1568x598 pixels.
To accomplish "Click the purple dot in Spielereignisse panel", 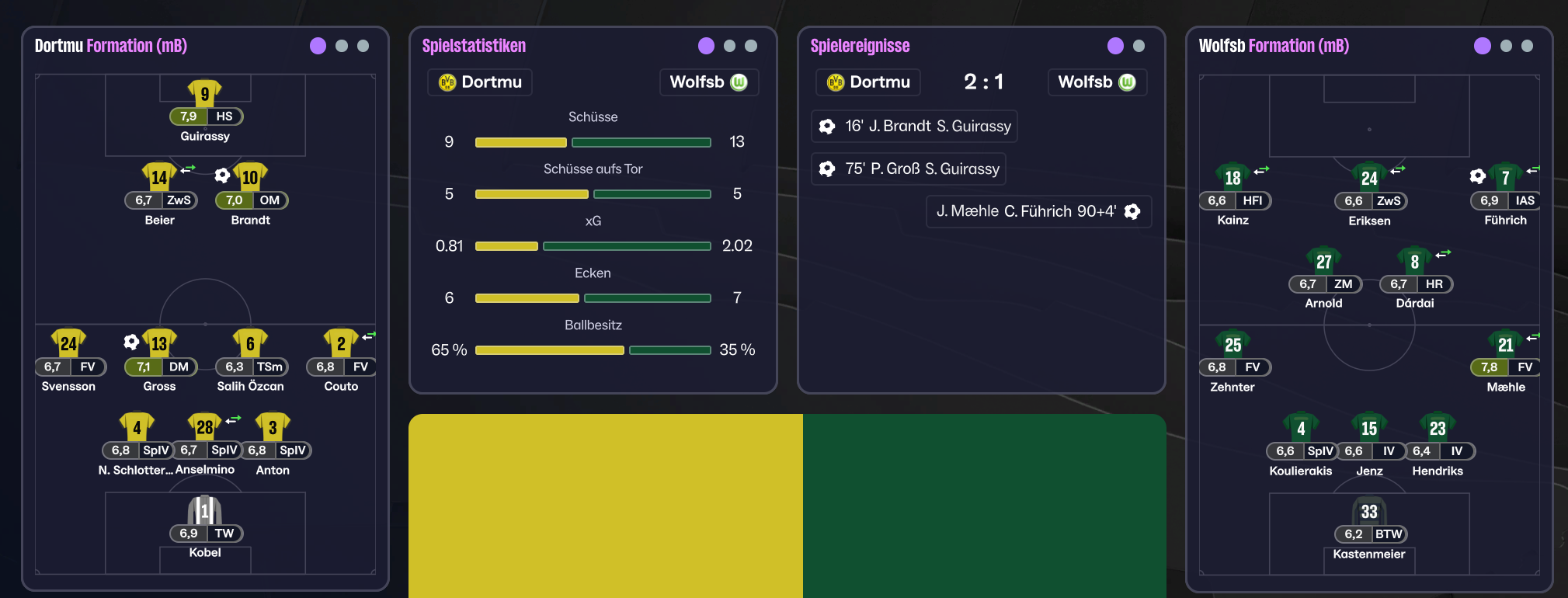I will click(x=1115, y=46).
